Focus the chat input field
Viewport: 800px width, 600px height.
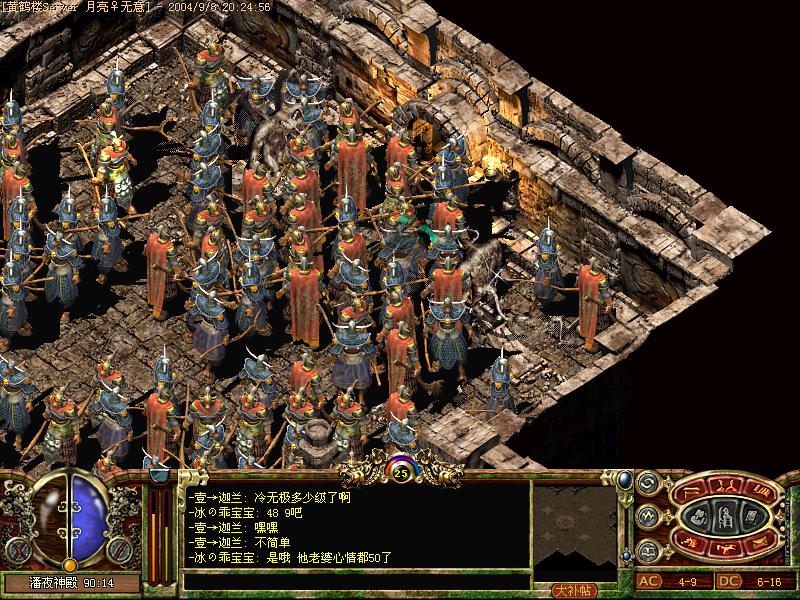click(355, 581)
